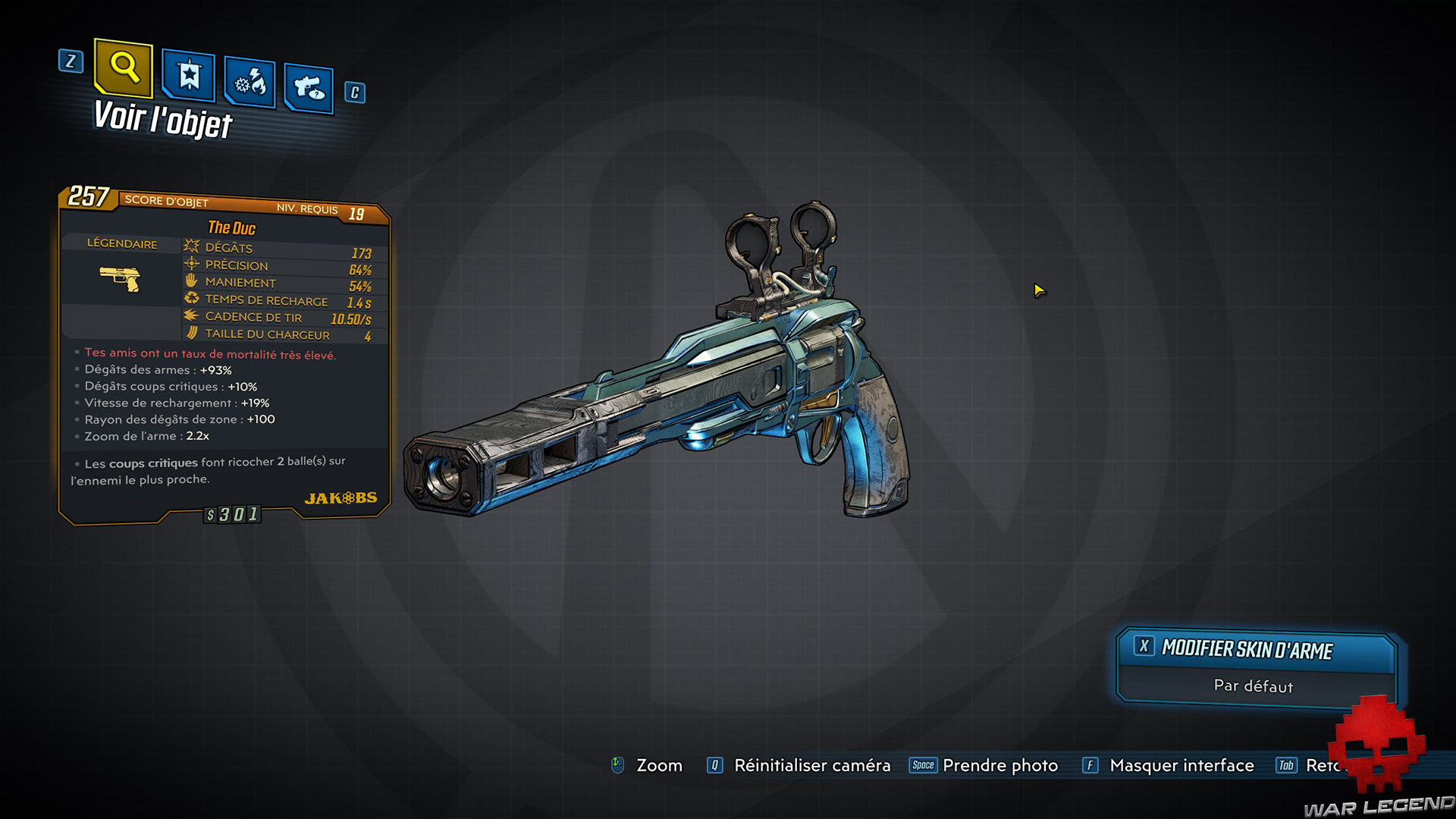Select the elemental damage effects icon

click(x=249, y=83)
